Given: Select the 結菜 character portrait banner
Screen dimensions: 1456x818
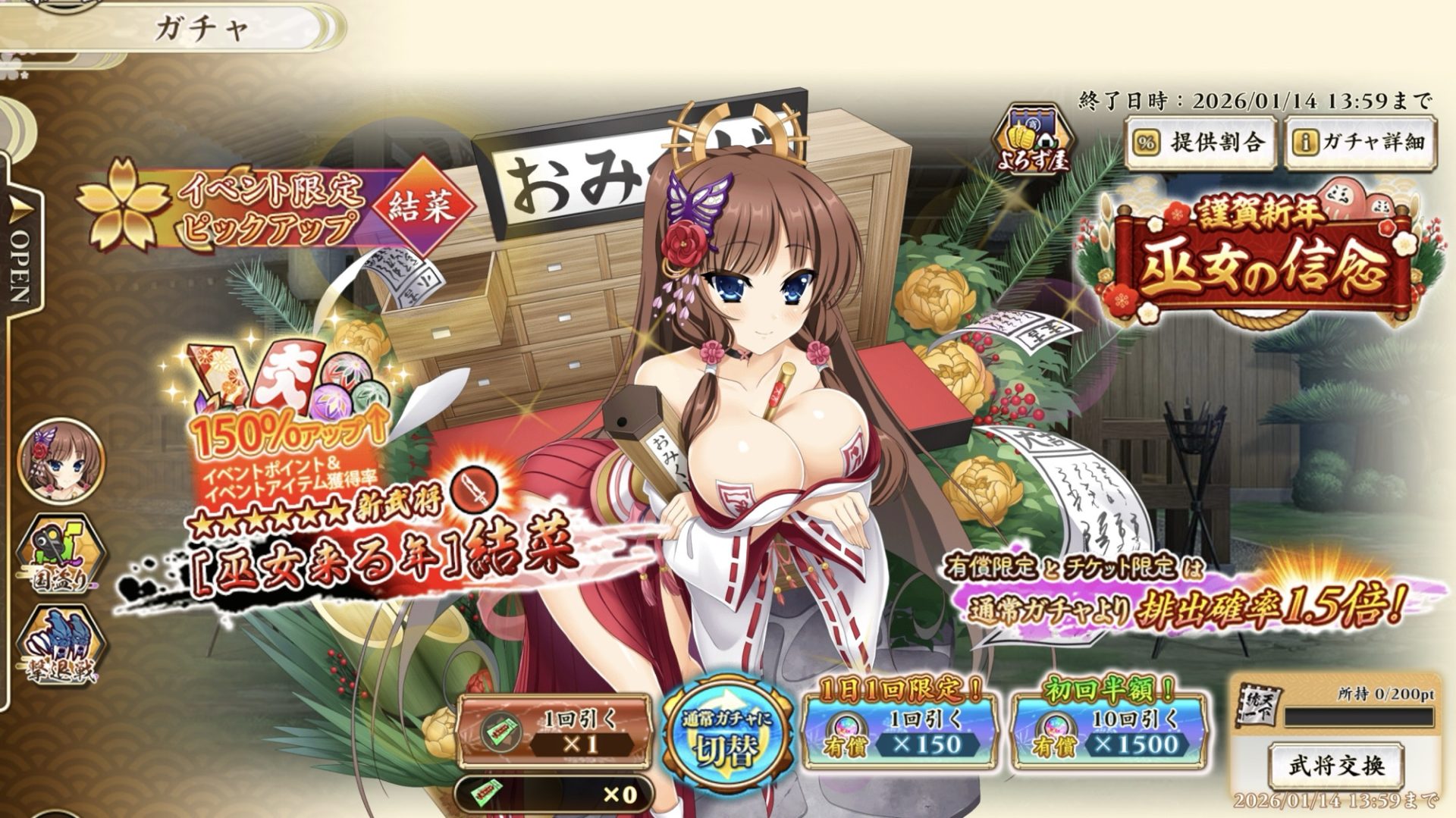Looking at the screenshot, I should coord(62,459).
